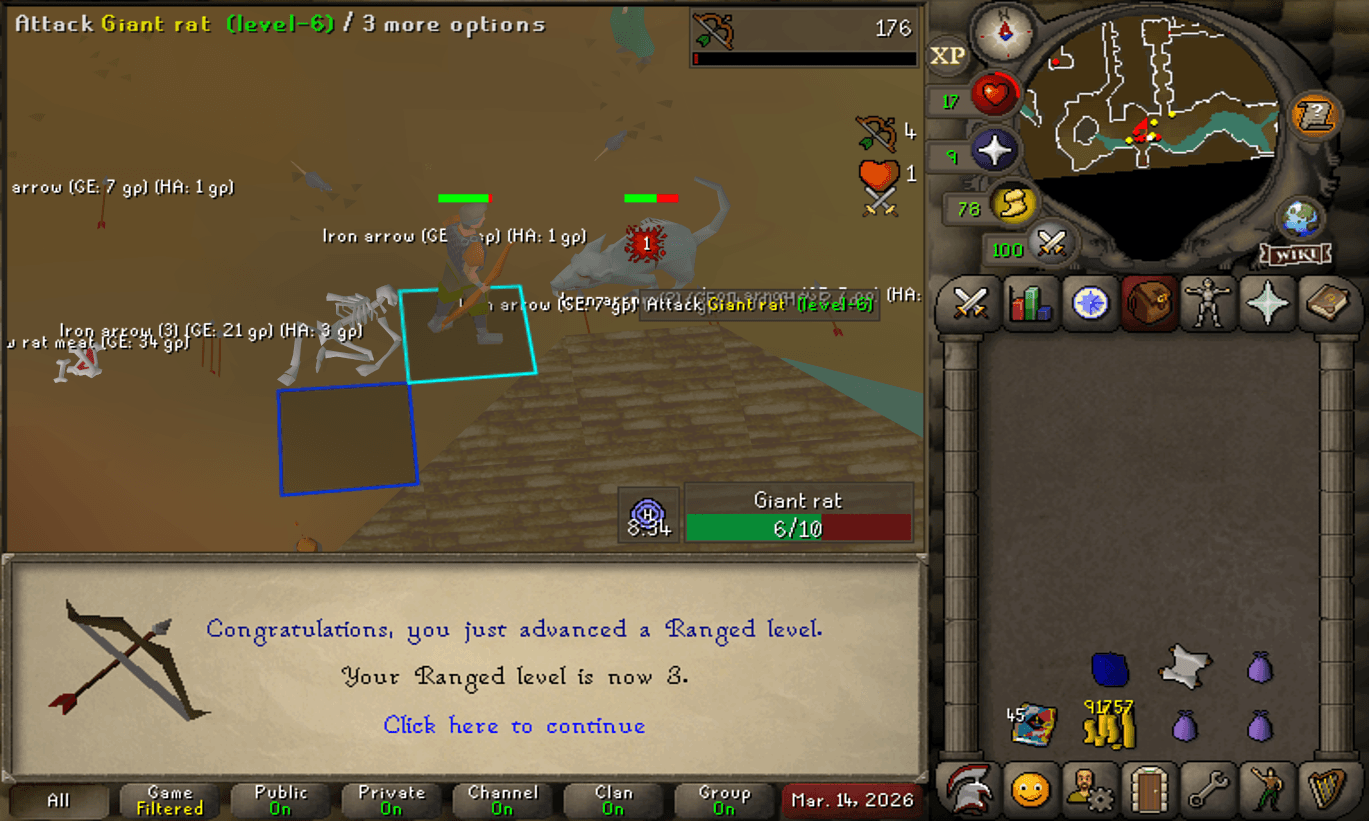Open the Inventory backpack tab
The width and height of the screenshot is (1369, 821).
[x=1148, y=305]
